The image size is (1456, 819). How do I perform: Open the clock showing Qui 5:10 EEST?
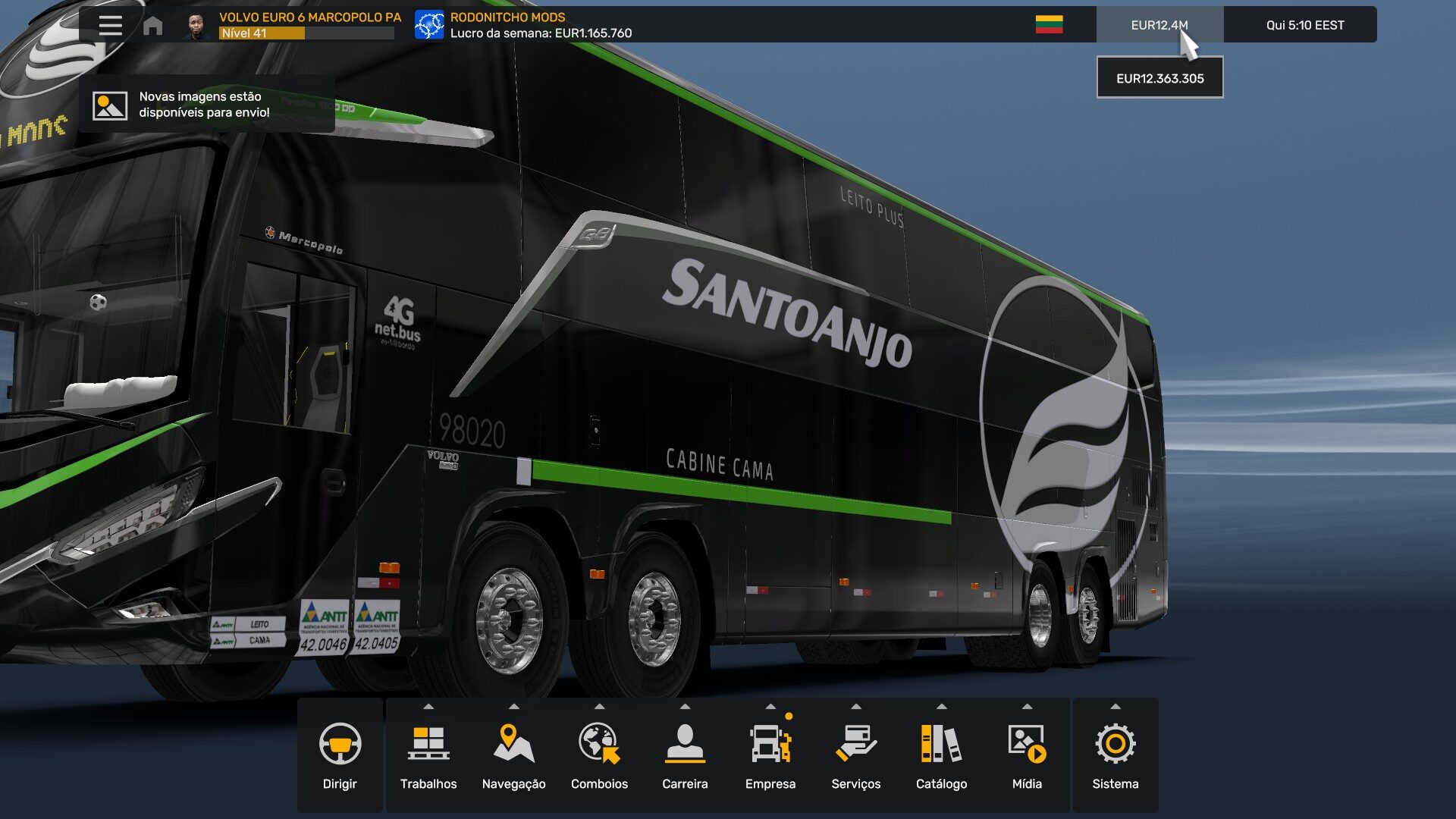pyautogui.click(x=1304, y=25)
